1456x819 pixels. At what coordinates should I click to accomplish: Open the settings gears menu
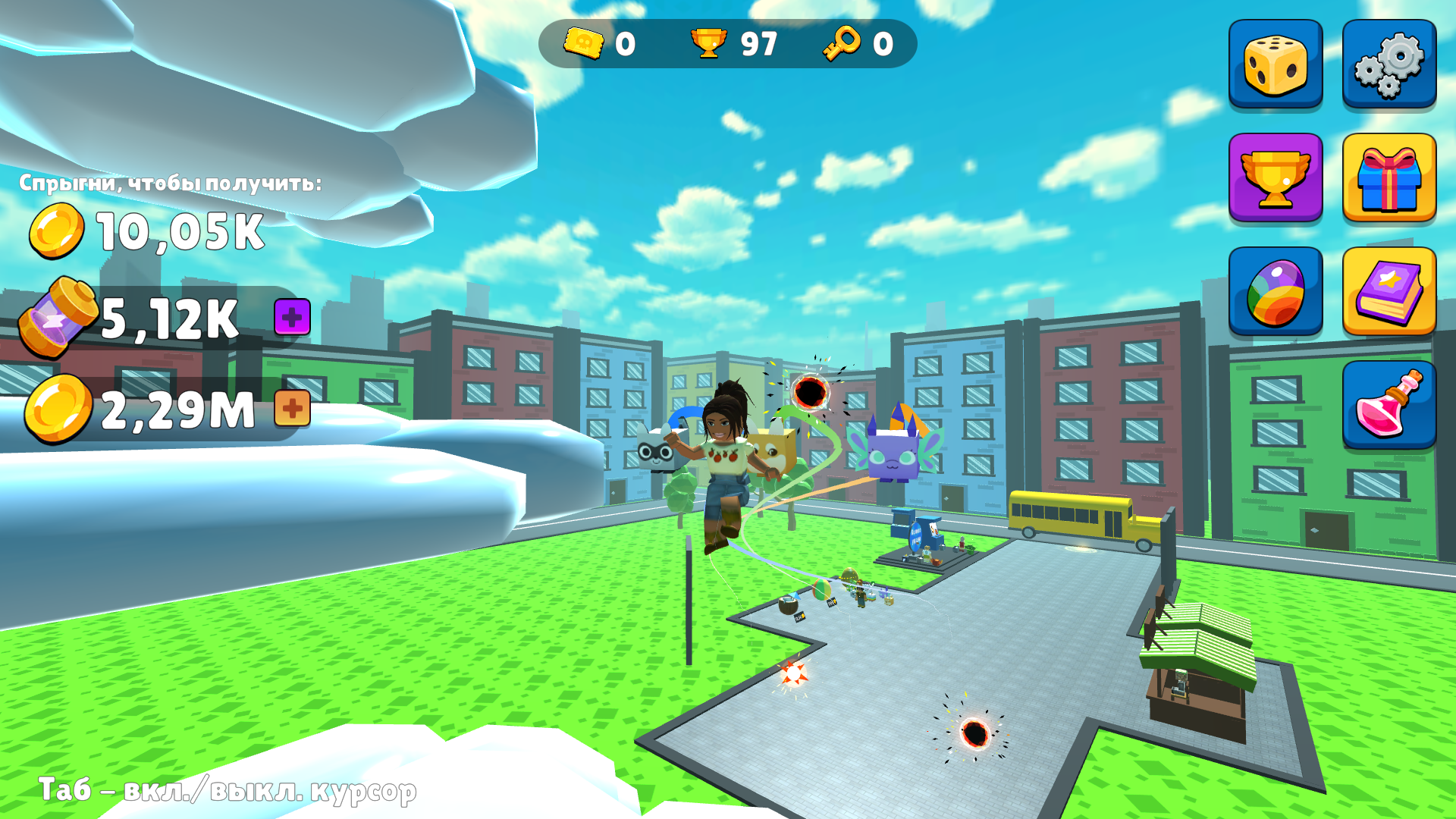click(1389, 64)
